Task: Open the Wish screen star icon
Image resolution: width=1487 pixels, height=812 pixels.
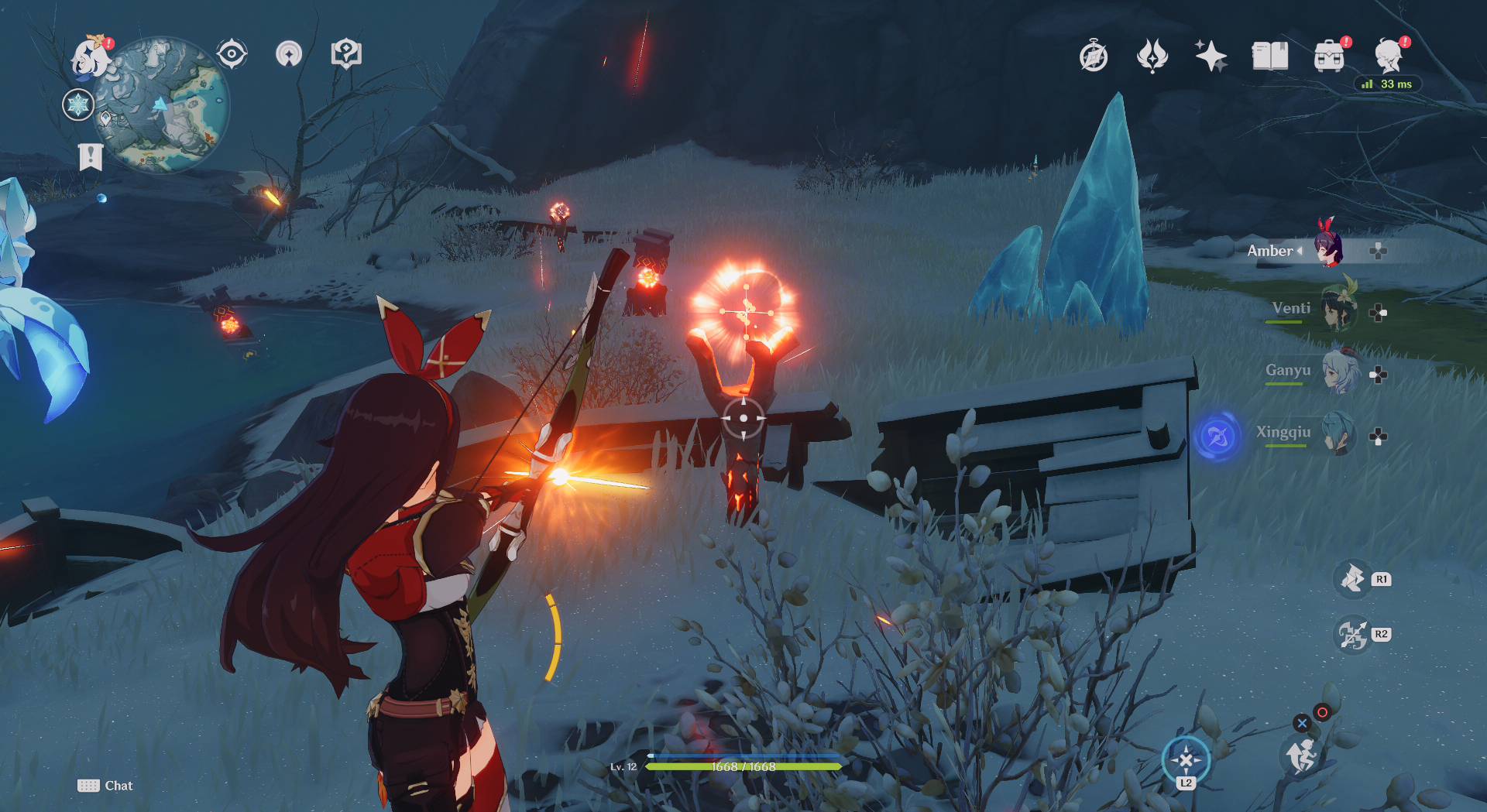Action: point(1213,54)
